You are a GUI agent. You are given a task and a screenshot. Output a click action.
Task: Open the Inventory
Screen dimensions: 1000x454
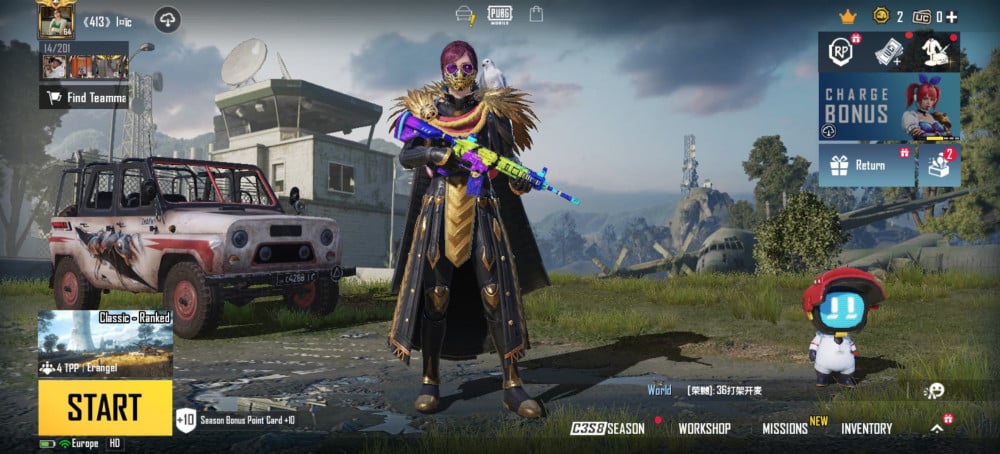click(x=866, y=428)
